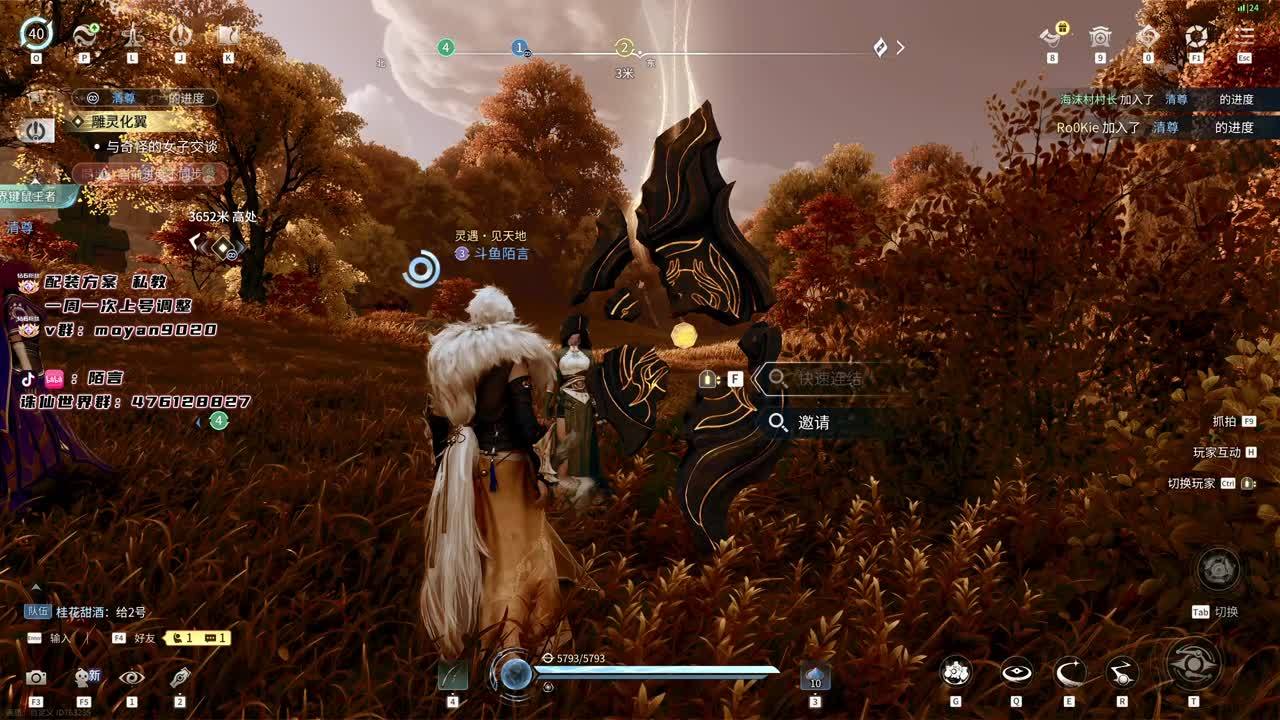This screenshot has width=1280, height=720.
Task: Click the level 40 character icon
Action: (x=36, y=34)
